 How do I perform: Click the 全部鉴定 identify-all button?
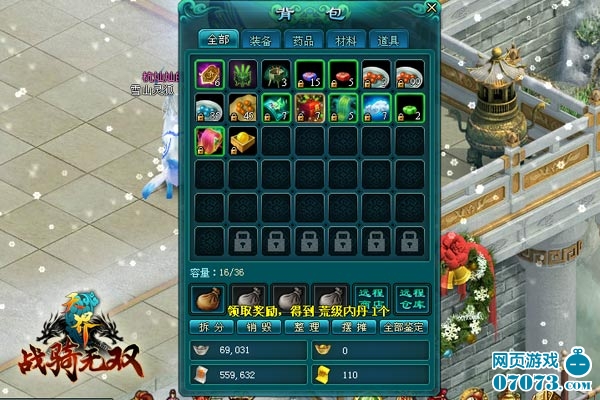(403, 327)
